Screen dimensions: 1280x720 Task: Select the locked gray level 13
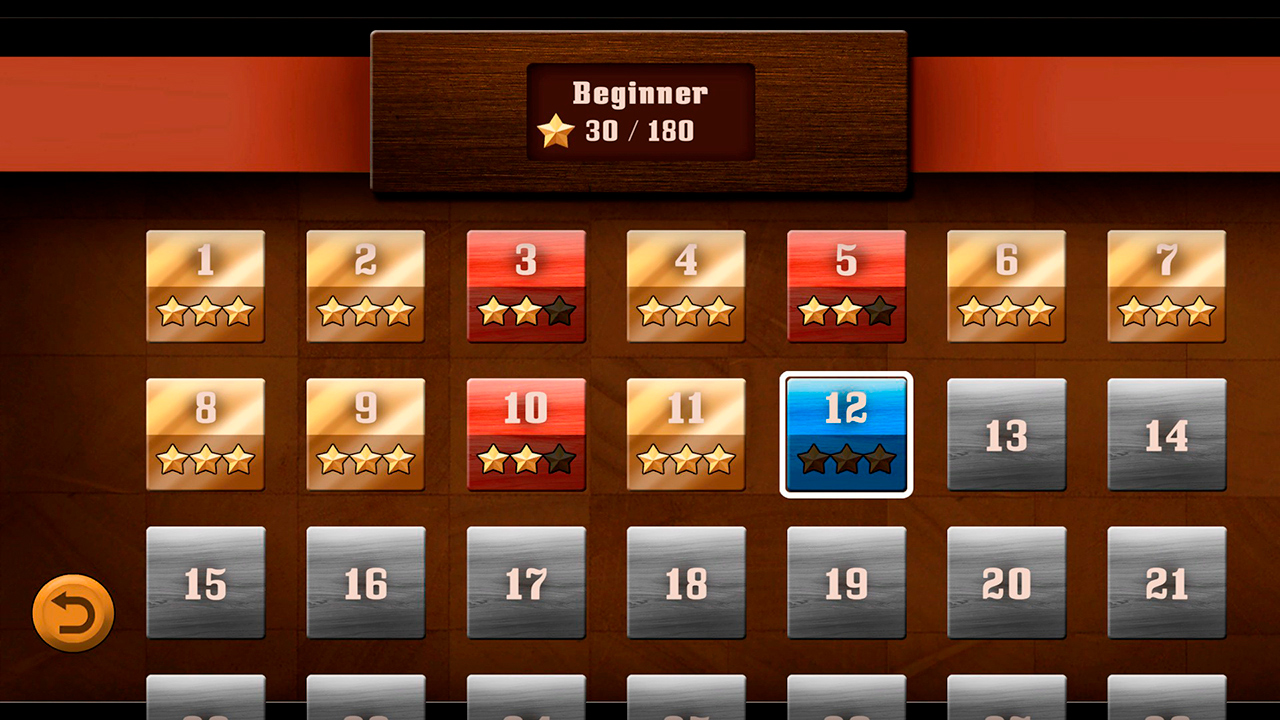[x=1006, y=434]
